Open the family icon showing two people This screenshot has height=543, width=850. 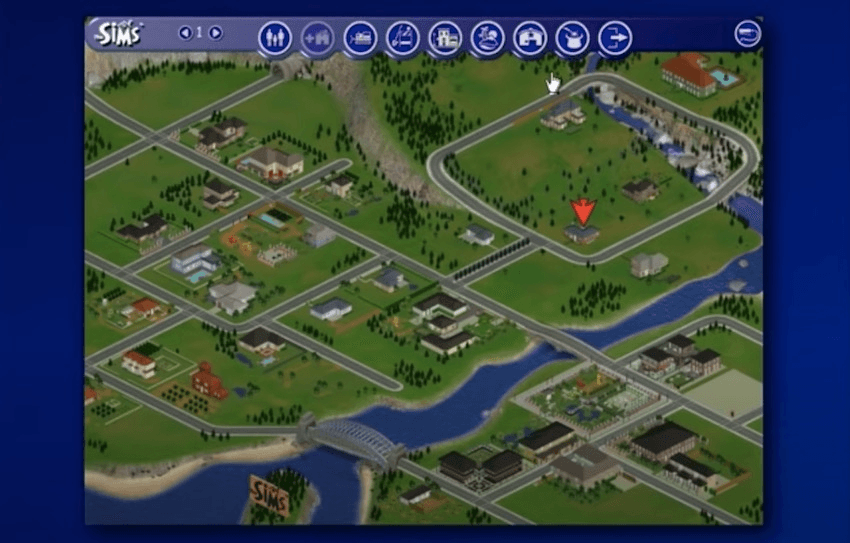[274, 38]
